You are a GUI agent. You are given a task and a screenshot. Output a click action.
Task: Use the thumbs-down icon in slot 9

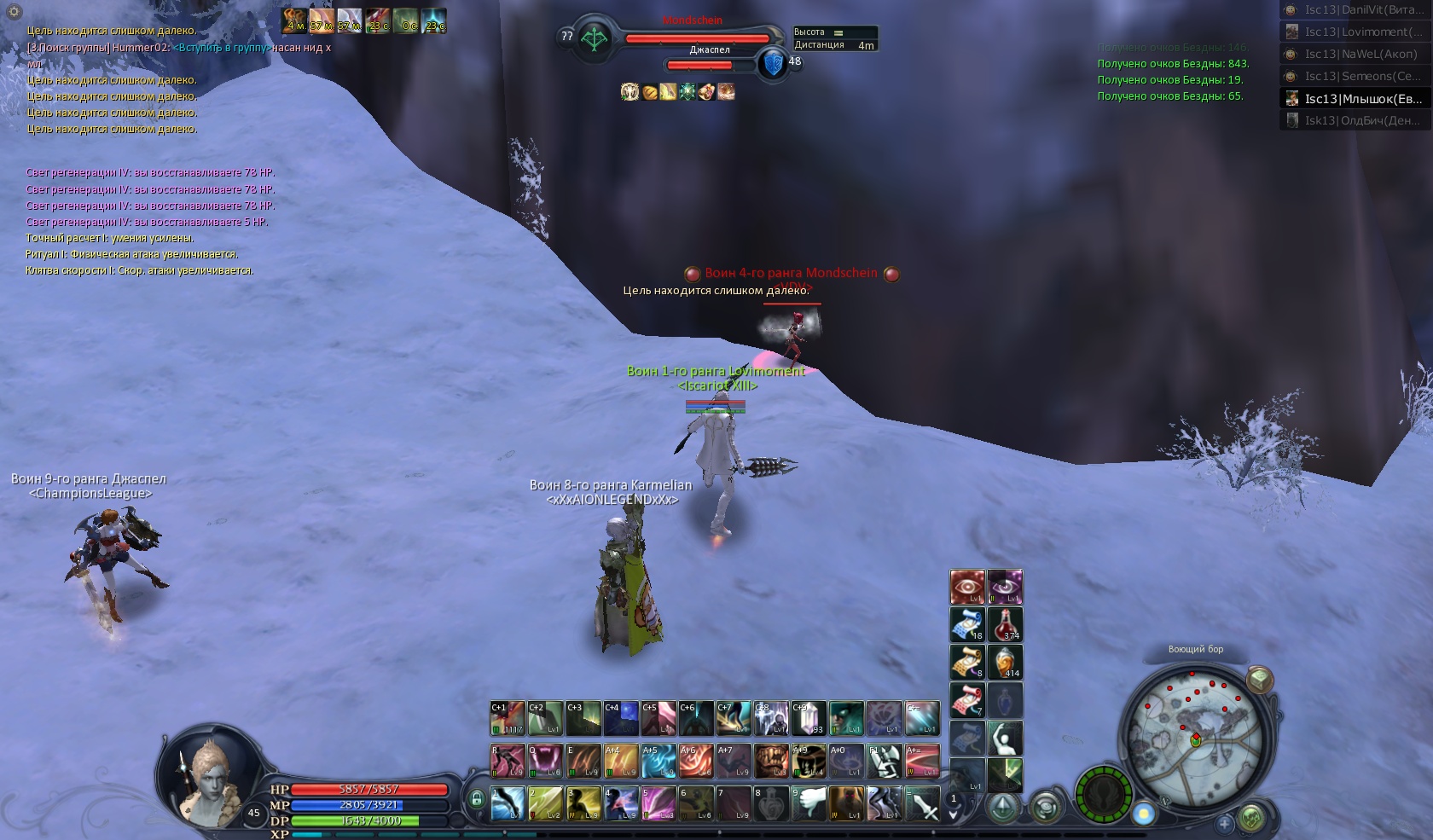808,803
